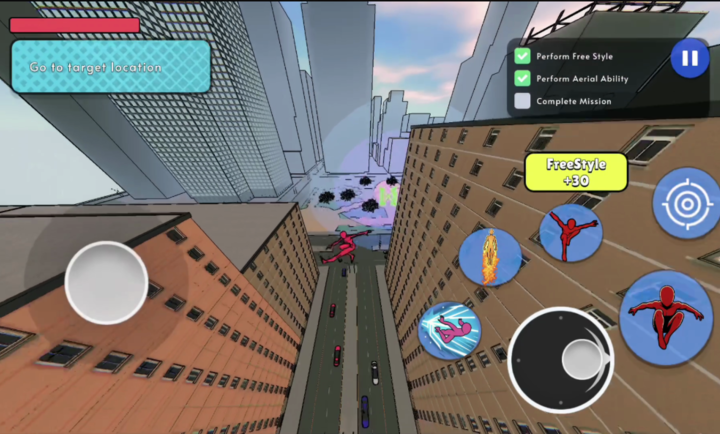The width and height of the screenshot is (720, 434).
Task: Check the Complete Mission objective box
Action: pos(522,101)
